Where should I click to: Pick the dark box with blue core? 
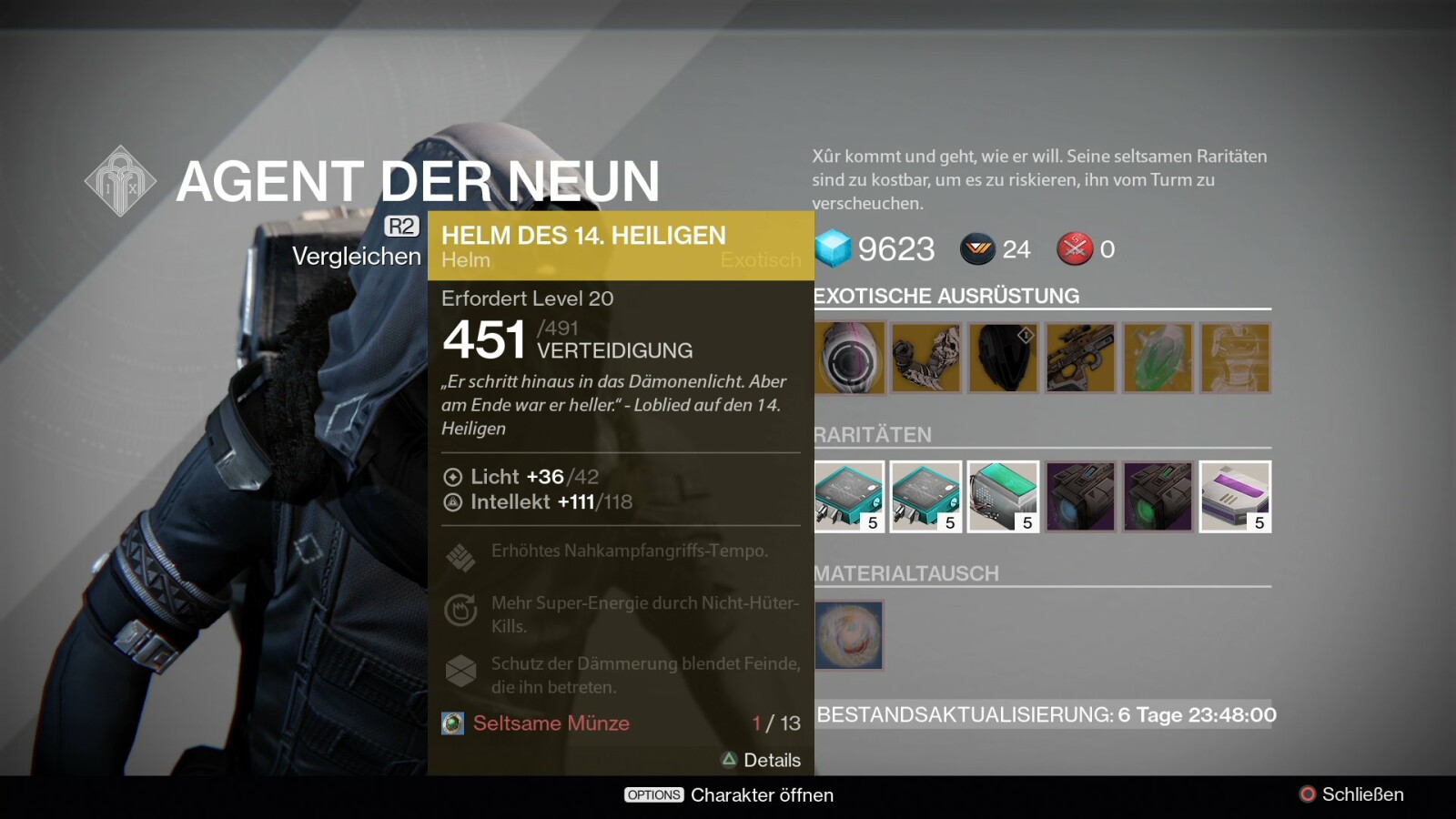(1080, 497)
